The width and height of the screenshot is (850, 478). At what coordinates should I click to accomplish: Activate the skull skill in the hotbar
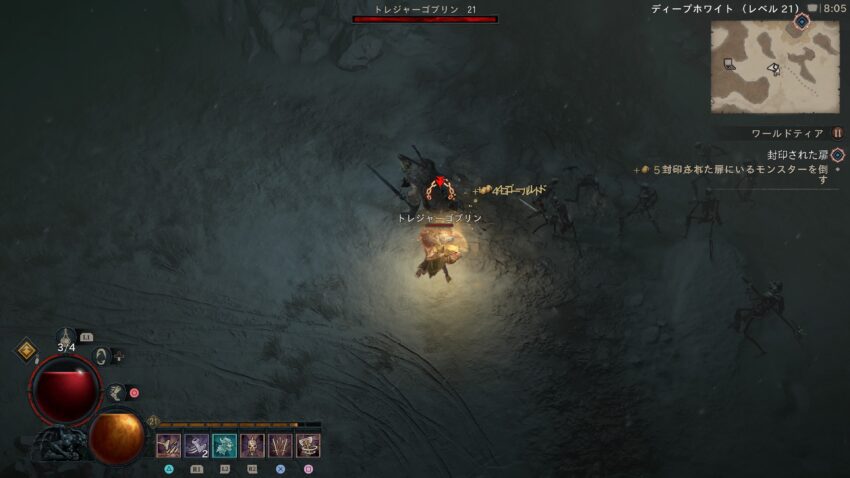(x=252, y=446)
